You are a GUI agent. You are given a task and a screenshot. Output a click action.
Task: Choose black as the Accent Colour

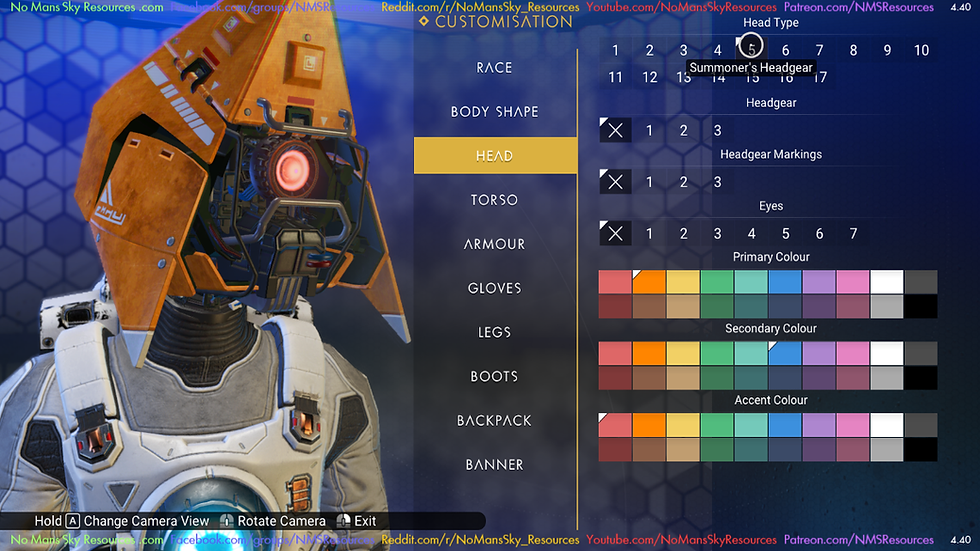(921, 450)
